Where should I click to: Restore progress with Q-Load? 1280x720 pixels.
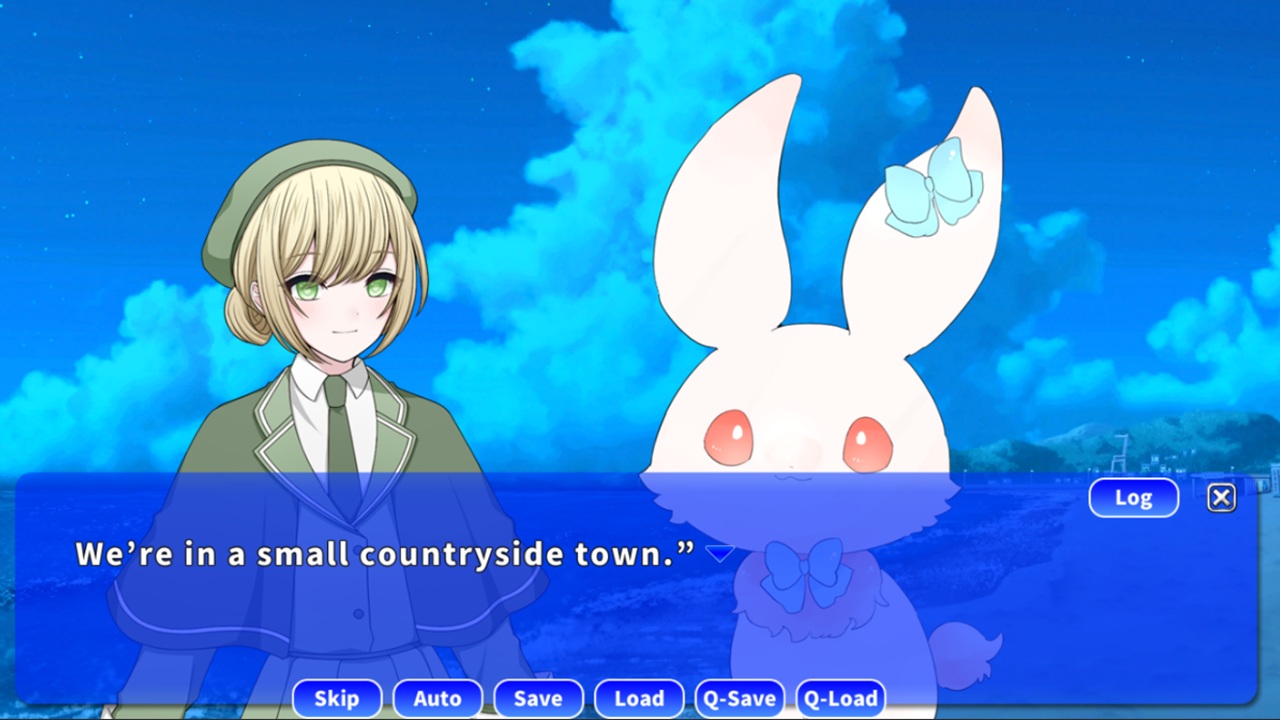(x=841, y=698)
